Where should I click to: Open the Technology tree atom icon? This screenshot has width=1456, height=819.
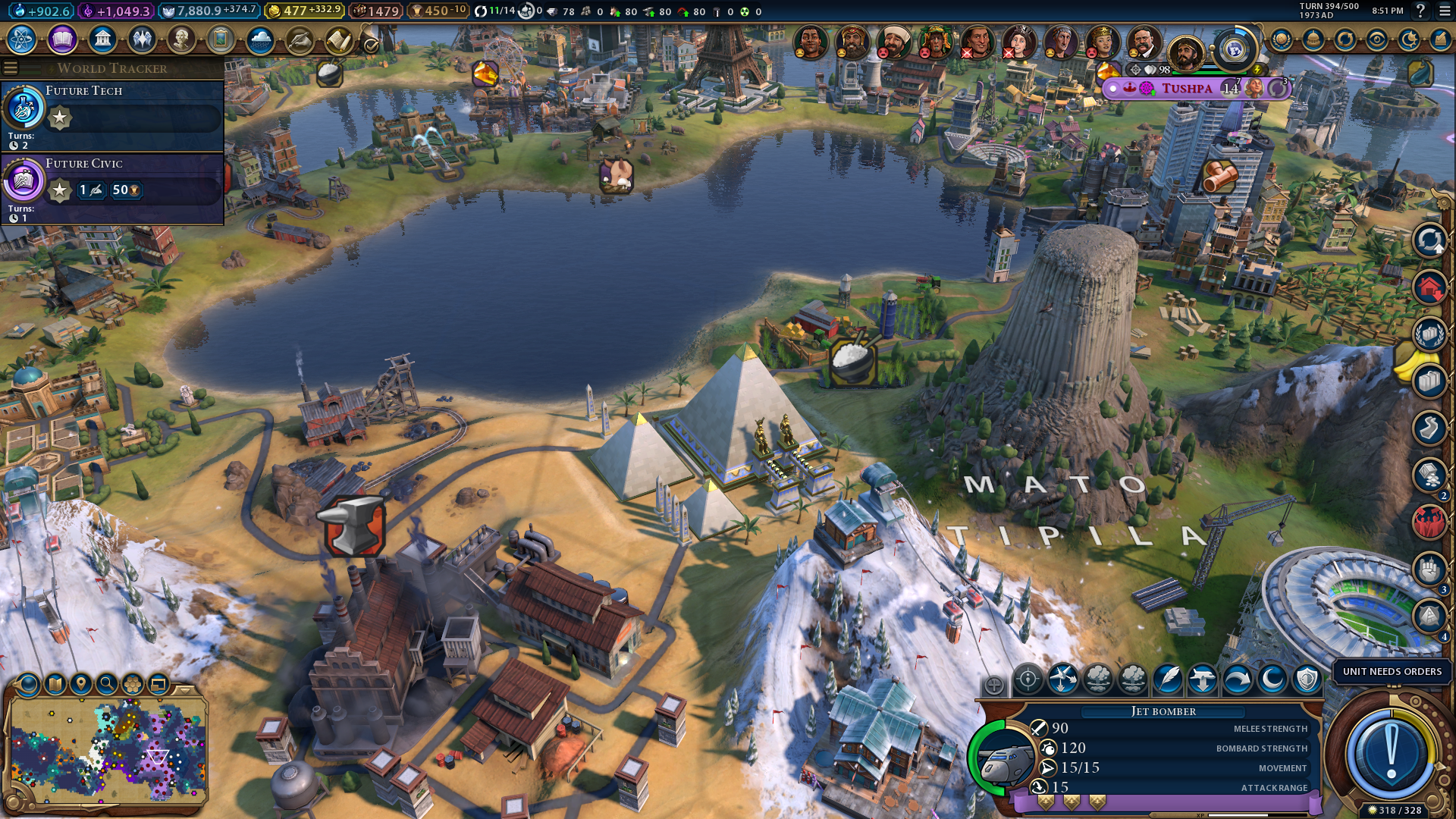click(x=22, y=39)
